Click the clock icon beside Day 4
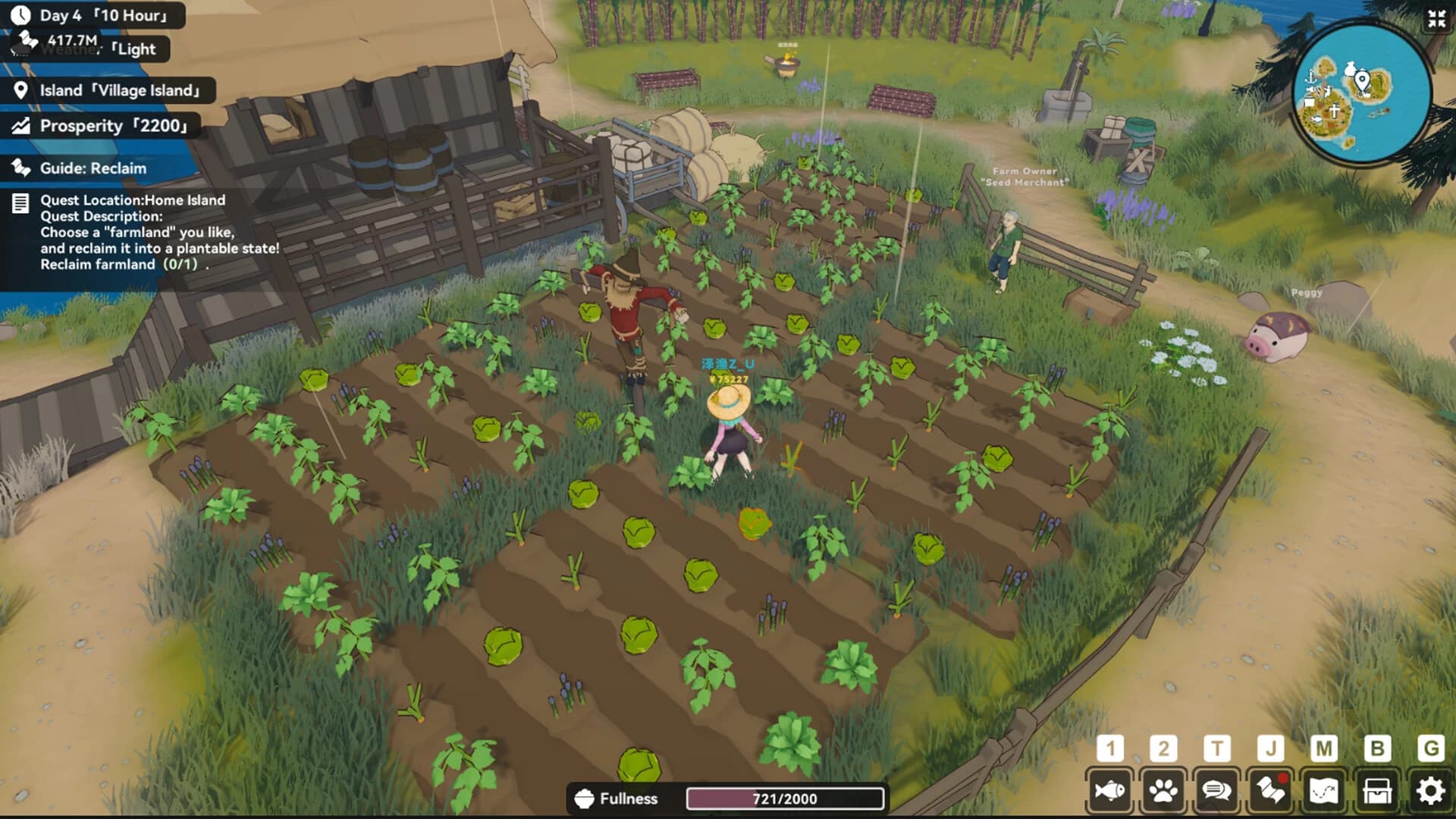 tap(20, 14)
